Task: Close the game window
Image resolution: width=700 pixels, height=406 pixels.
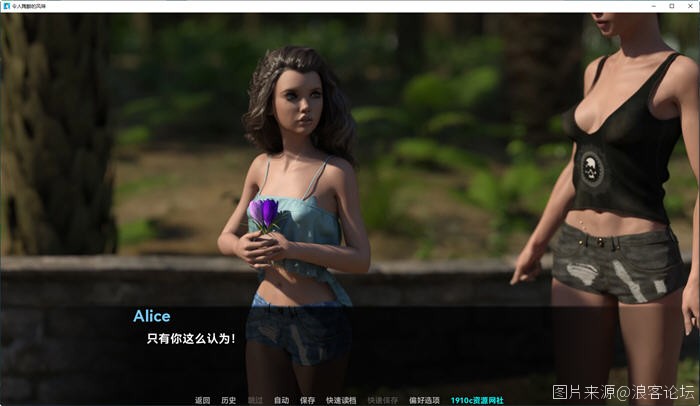Action: [x=691, y=6]
